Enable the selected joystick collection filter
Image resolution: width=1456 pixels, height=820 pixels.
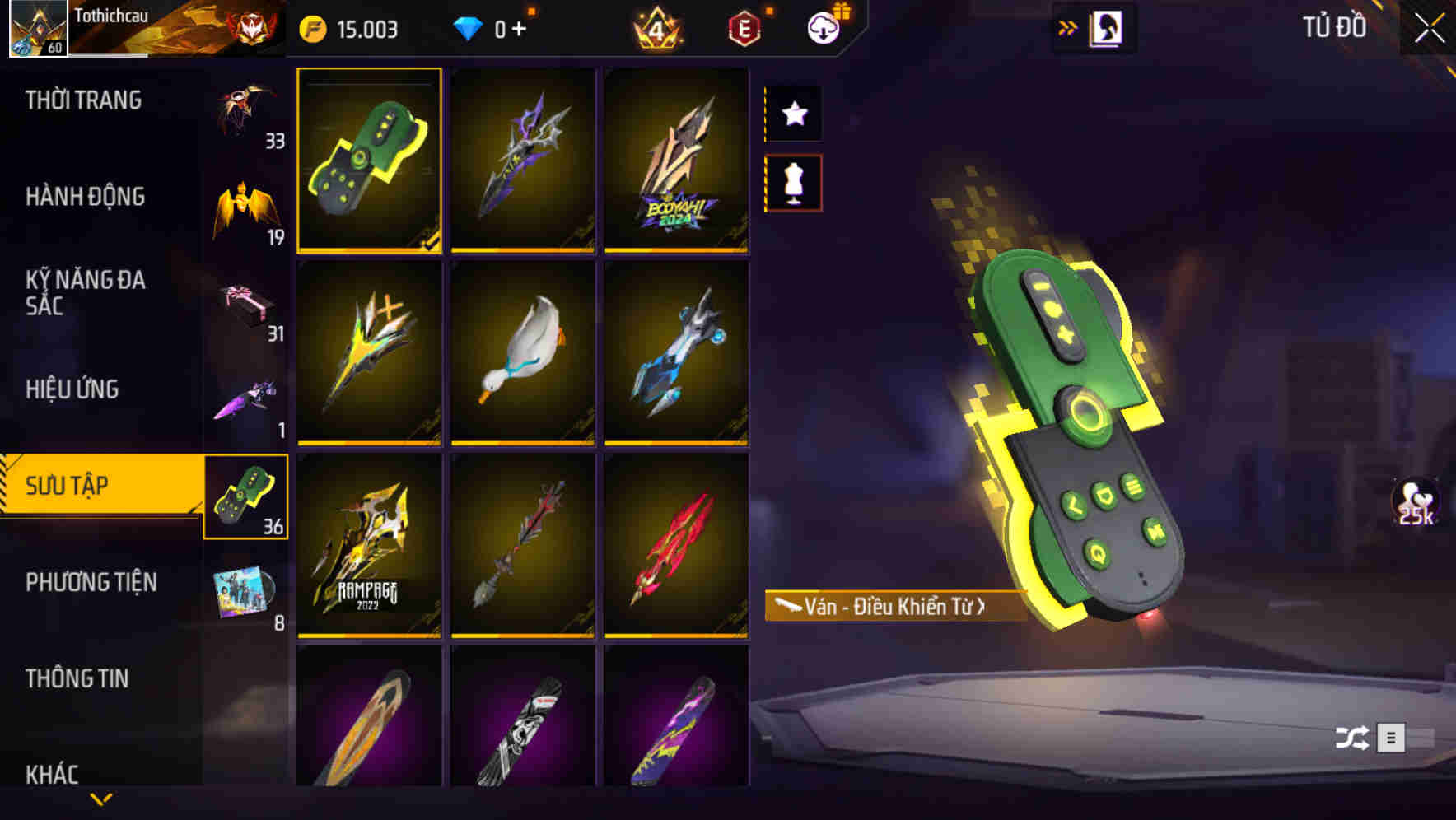246,497
